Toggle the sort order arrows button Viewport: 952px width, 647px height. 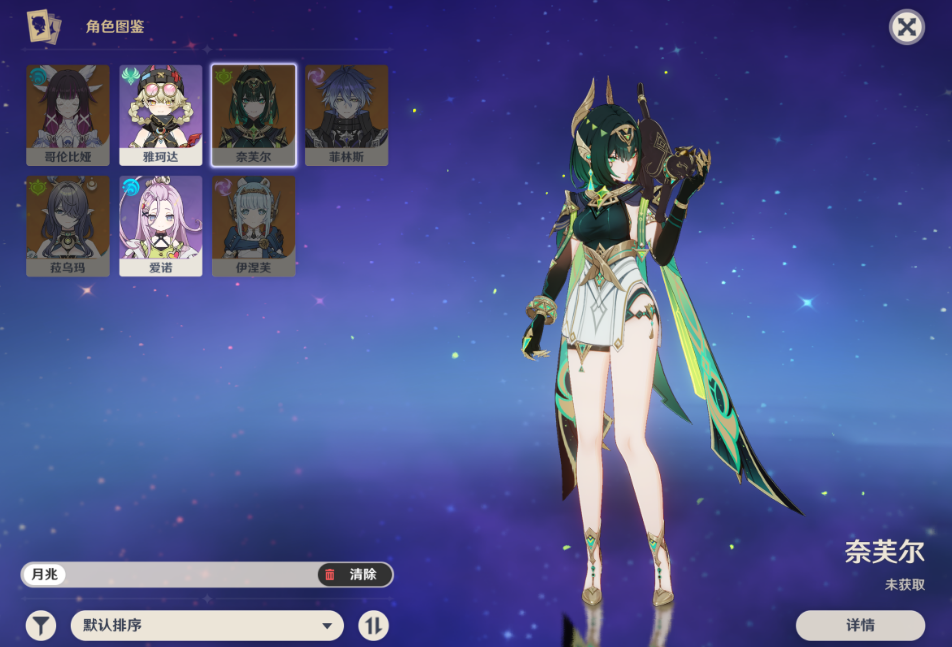373,626
